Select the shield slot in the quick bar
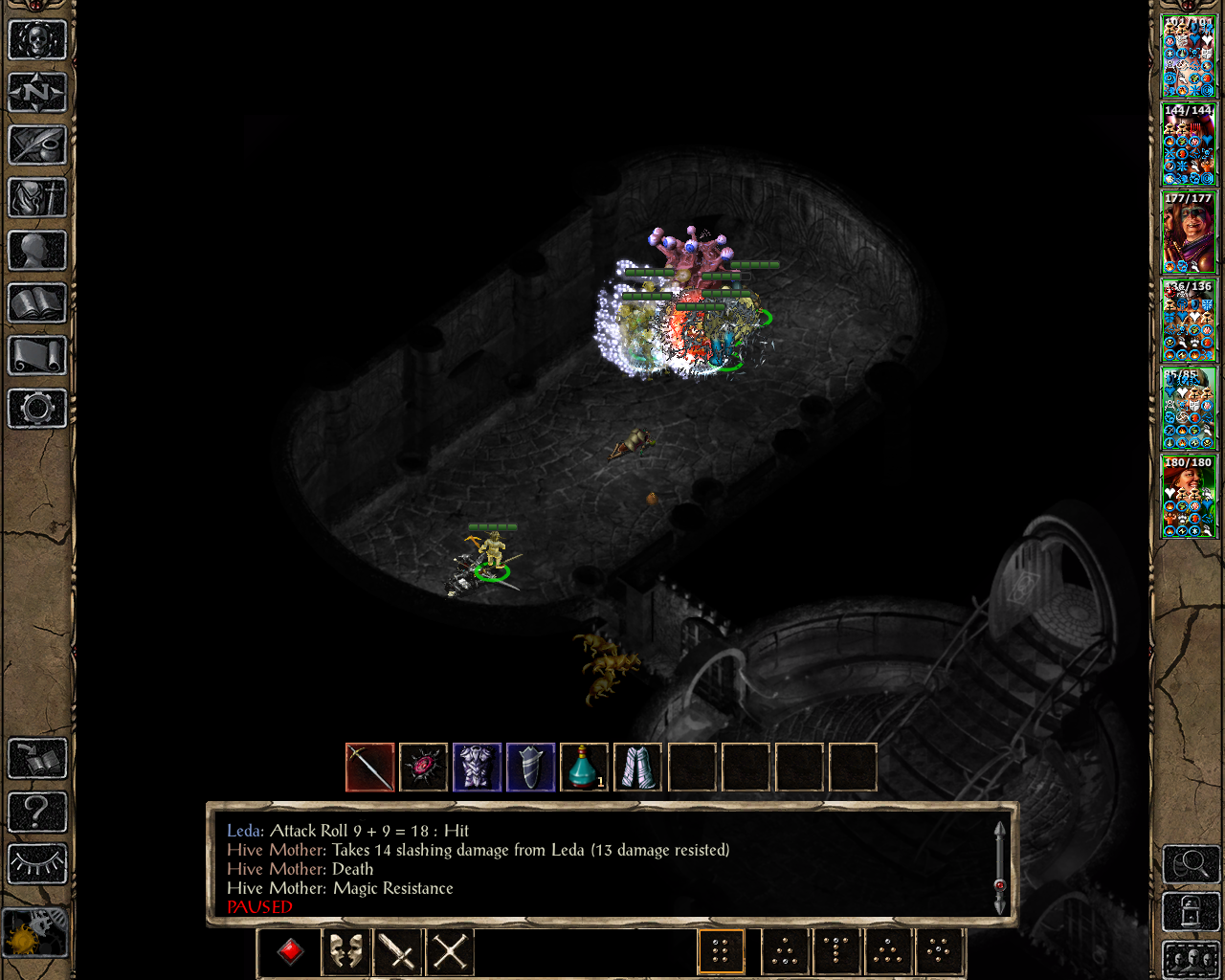This screenshot has height=980, width=1225. [531, 768]
